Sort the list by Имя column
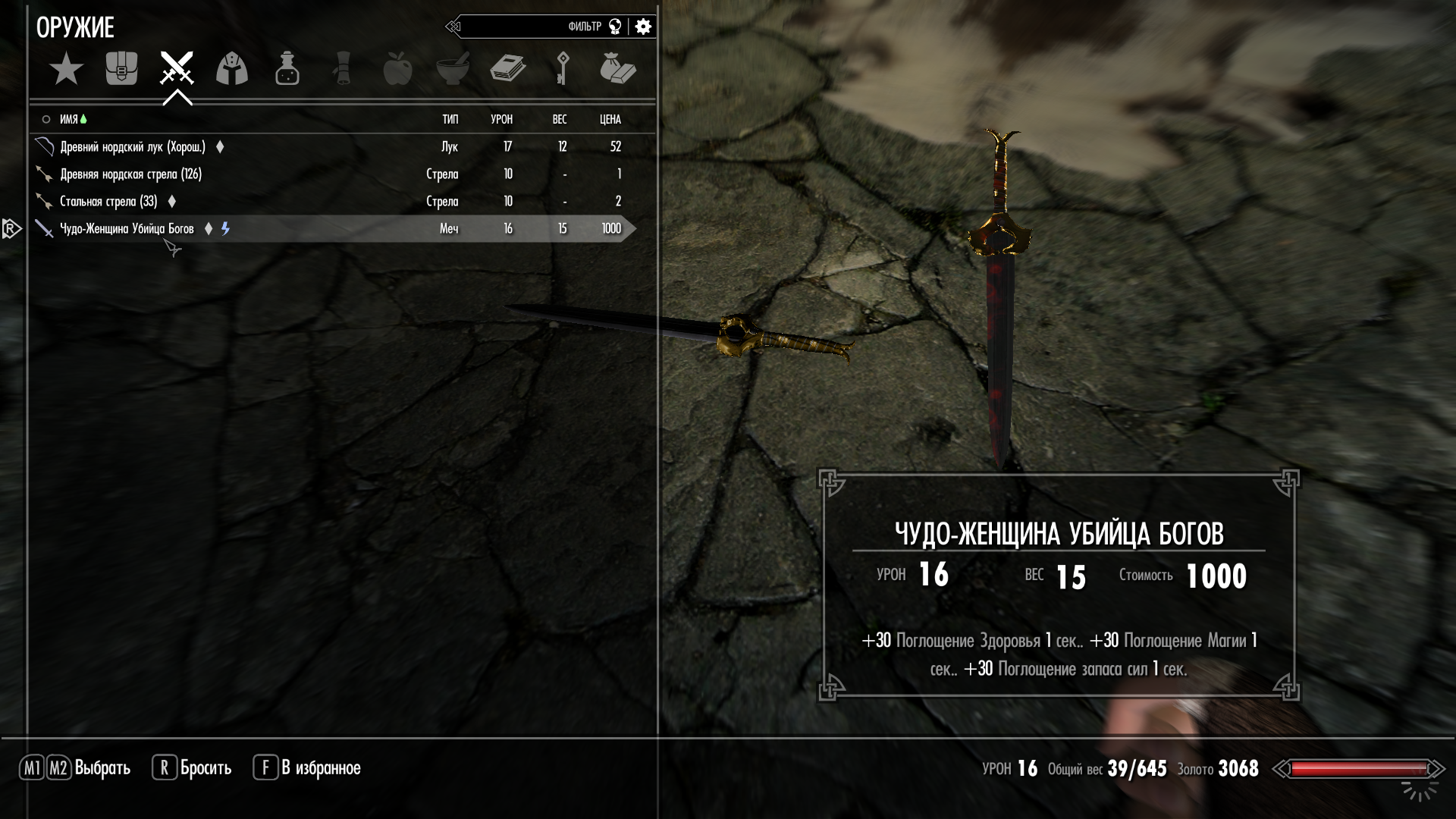The width and height of the screenshot is (1456, 819). coord(69,119)
